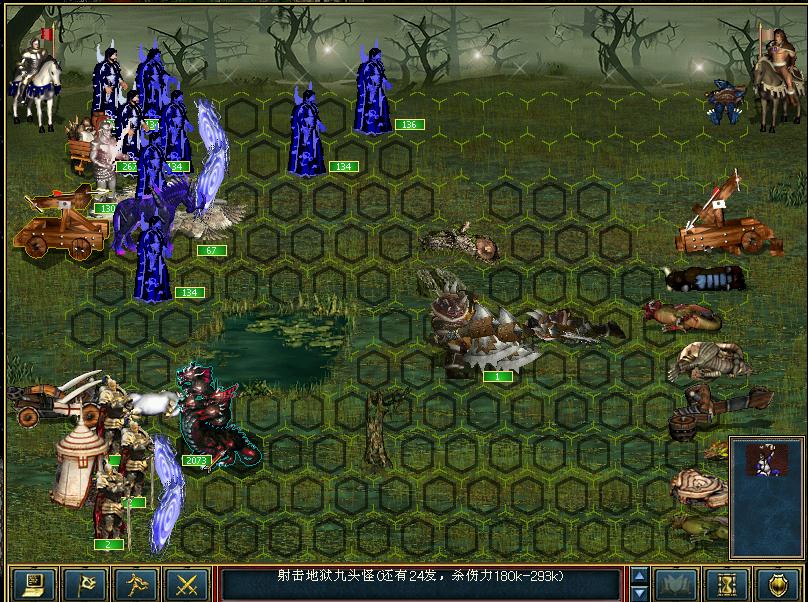
Task: Click the surrender flag button
Action: 83,583
